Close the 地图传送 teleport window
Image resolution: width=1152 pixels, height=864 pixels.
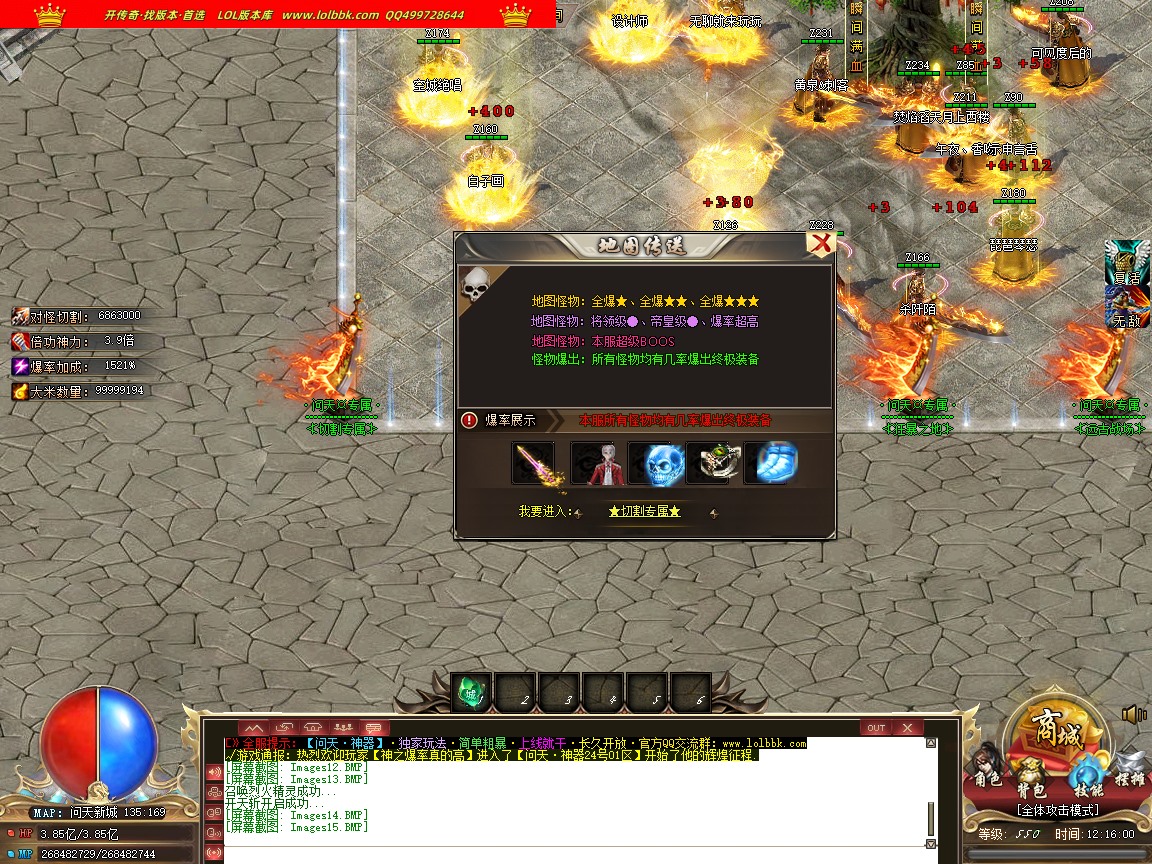tap(821, 243)
